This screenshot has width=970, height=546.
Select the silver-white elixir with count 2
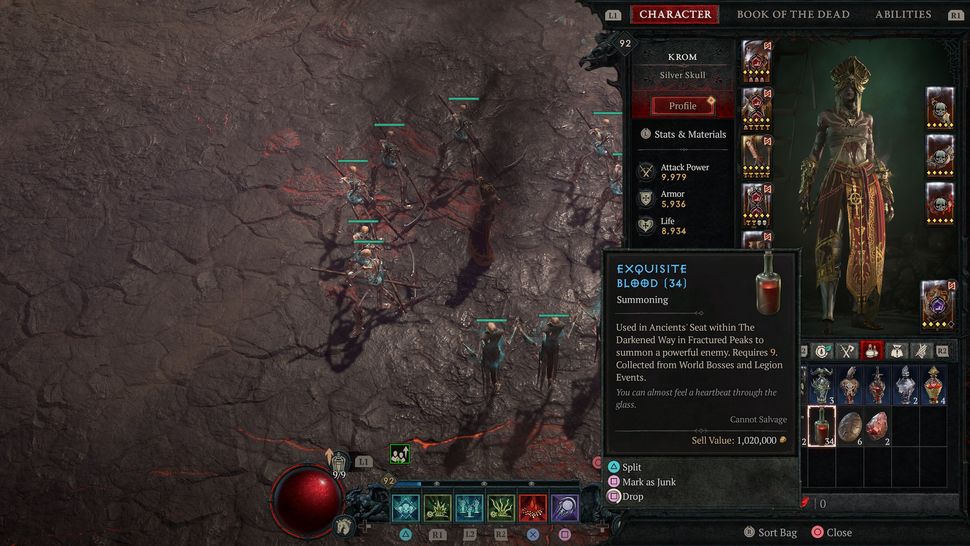point(906,385)
